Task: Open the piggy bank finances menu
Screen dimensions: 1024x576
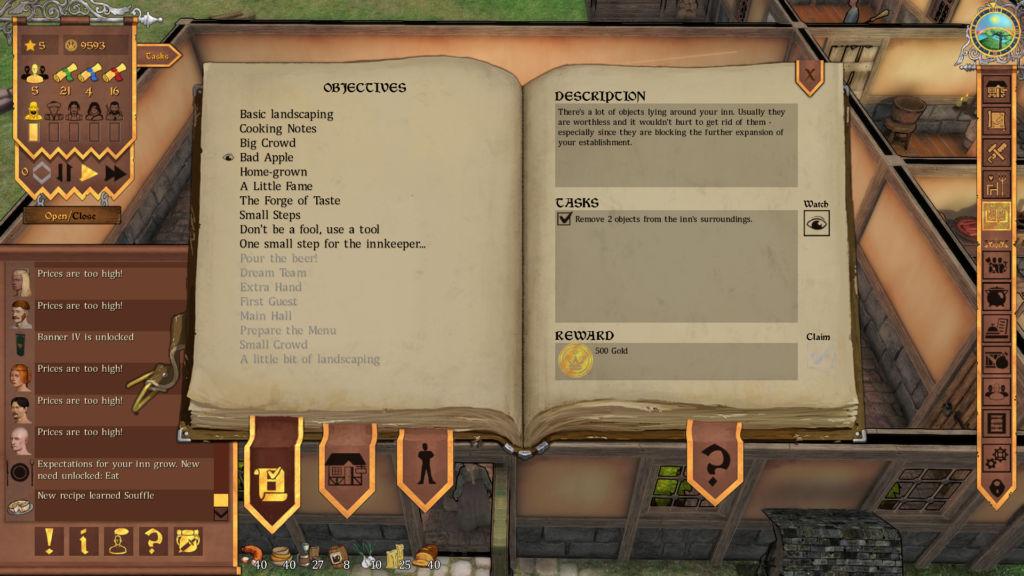Action: [x=996, y=297]
